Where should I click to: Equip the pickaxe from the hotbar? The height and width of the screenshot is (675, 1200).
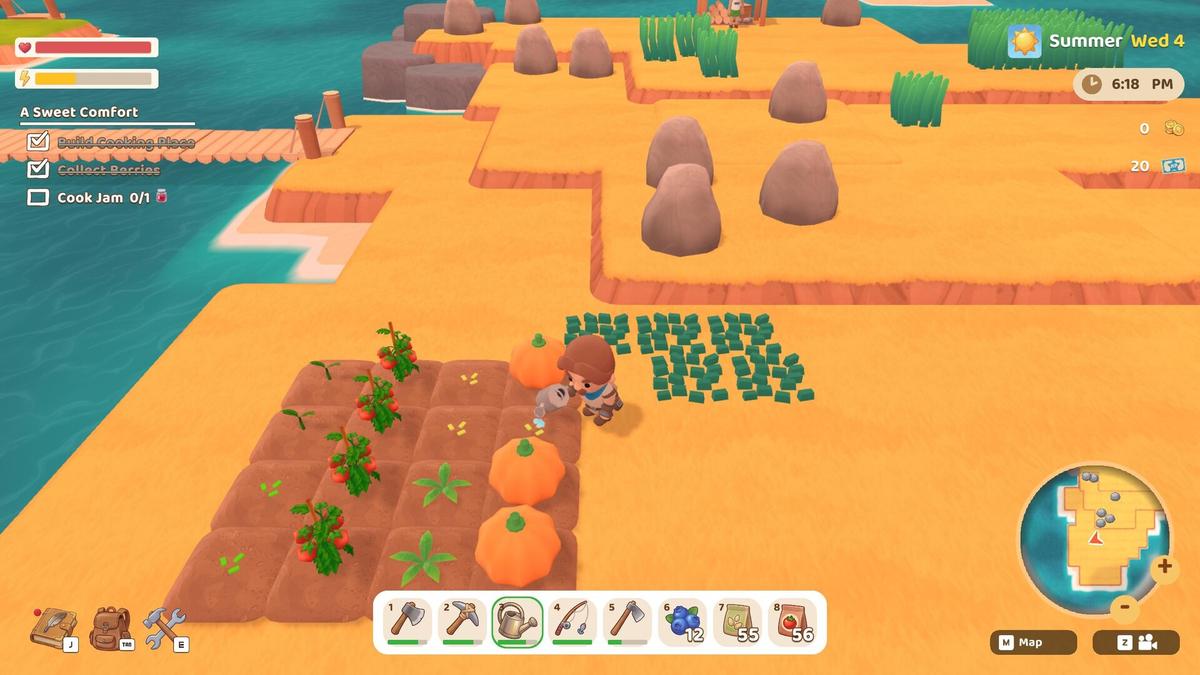(463, 622)
